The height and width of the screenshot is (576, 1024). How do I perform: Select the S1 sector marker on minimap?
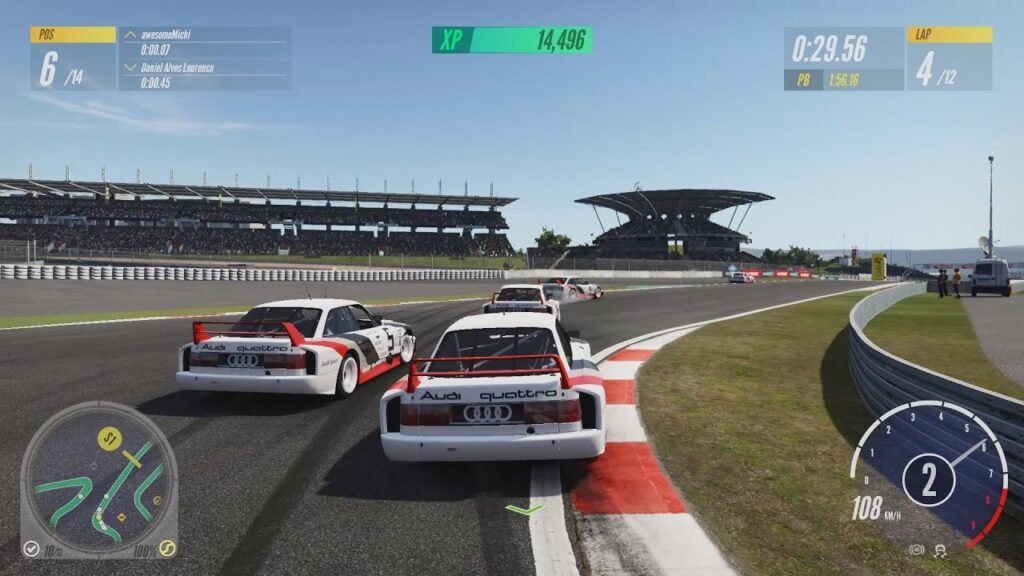coord(108,437)
